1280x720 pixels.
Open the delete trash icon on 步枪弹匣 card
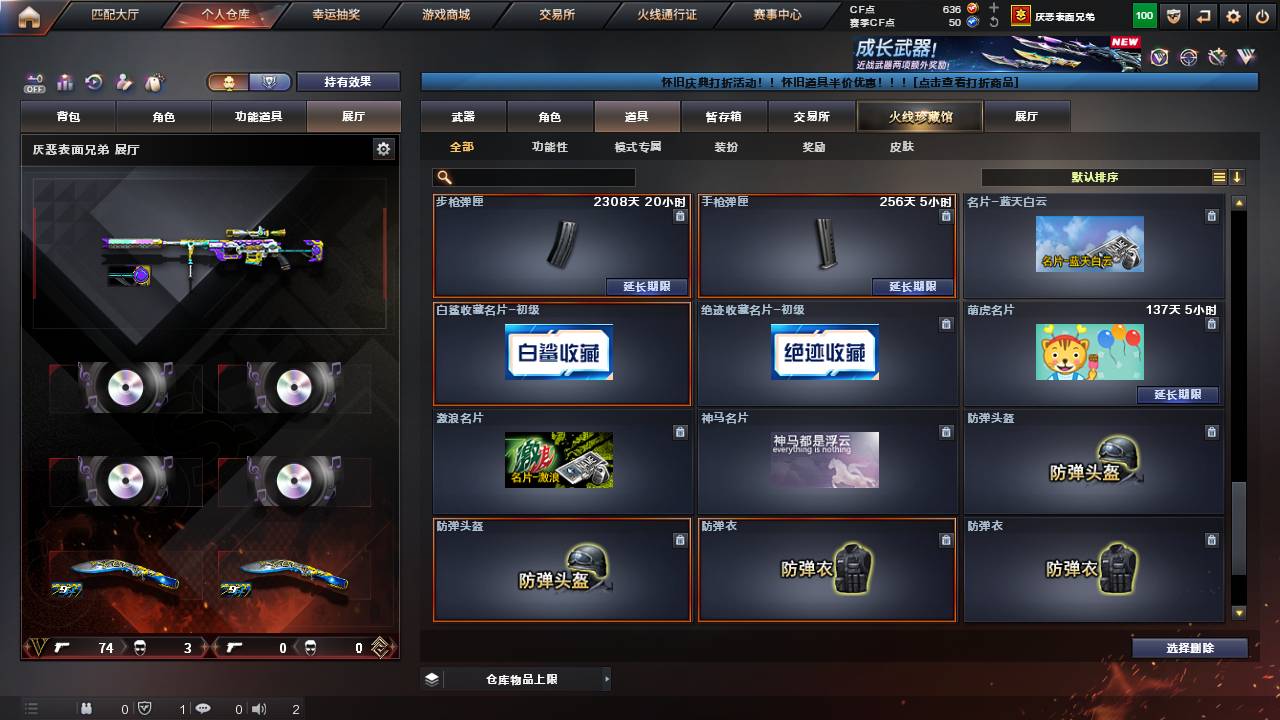pyautogui.click(x=679, y=215)
